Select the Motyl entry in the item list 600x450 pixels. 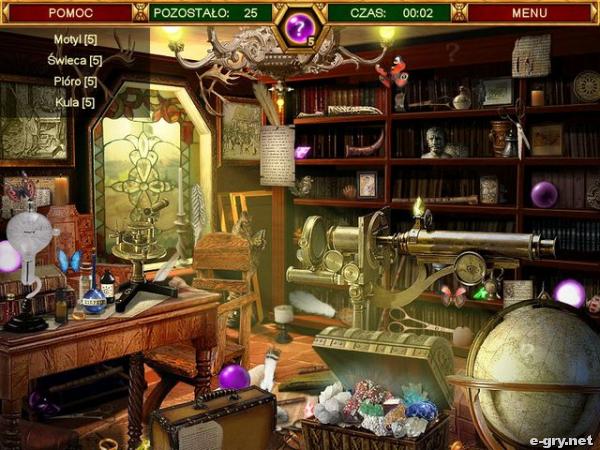click(75, 39)
